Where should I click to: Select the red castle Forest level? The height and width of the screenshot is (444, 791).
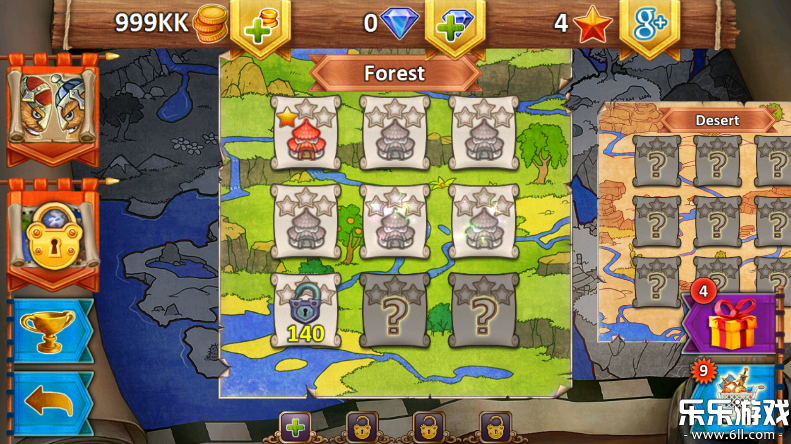click(x=305, y=132)
